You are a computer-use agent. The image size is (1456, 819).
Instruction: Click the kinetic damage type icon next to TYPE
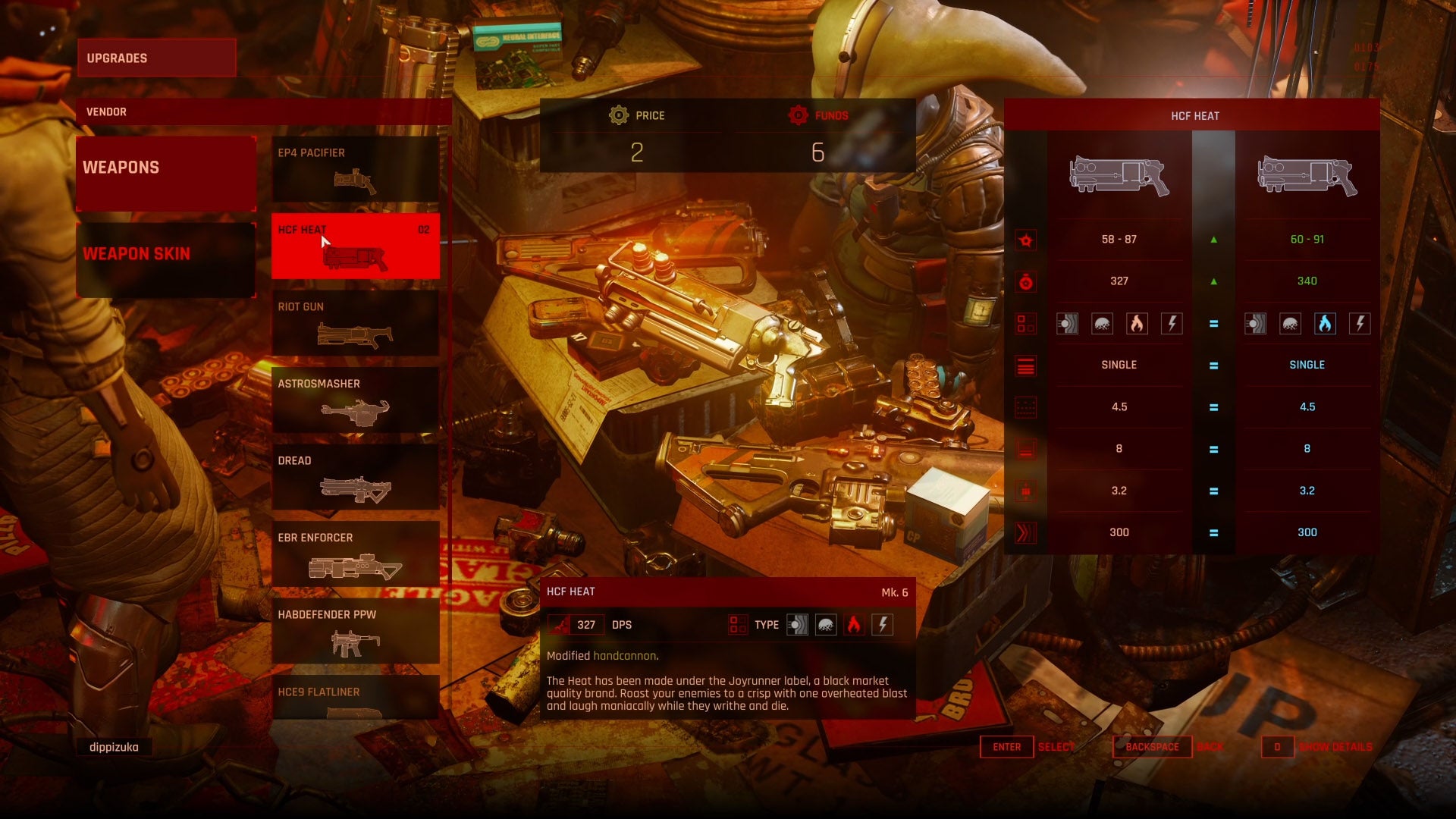pos(798,624)
